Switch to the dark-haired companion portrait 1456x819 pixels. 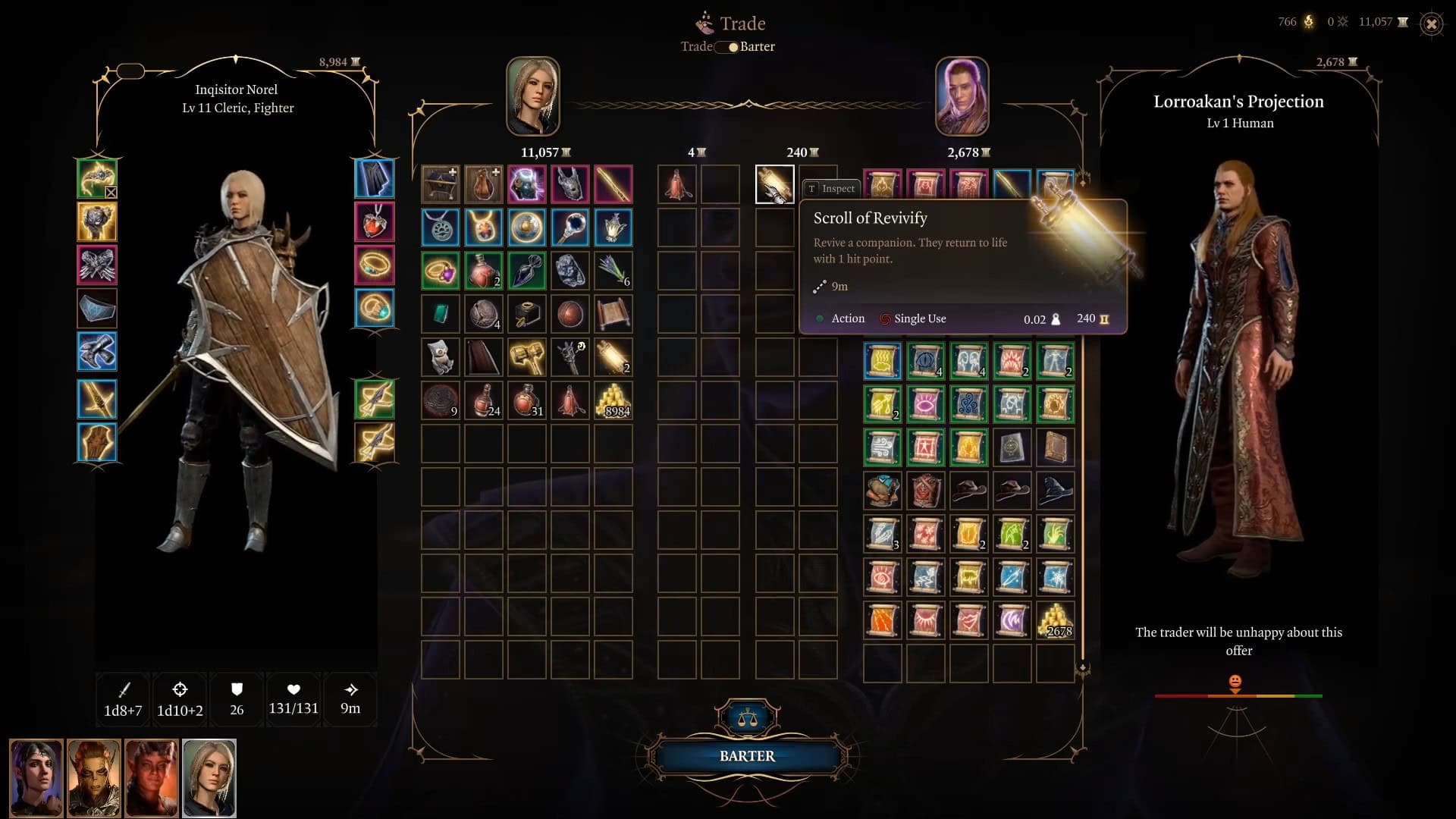click(x=36, y=778)
